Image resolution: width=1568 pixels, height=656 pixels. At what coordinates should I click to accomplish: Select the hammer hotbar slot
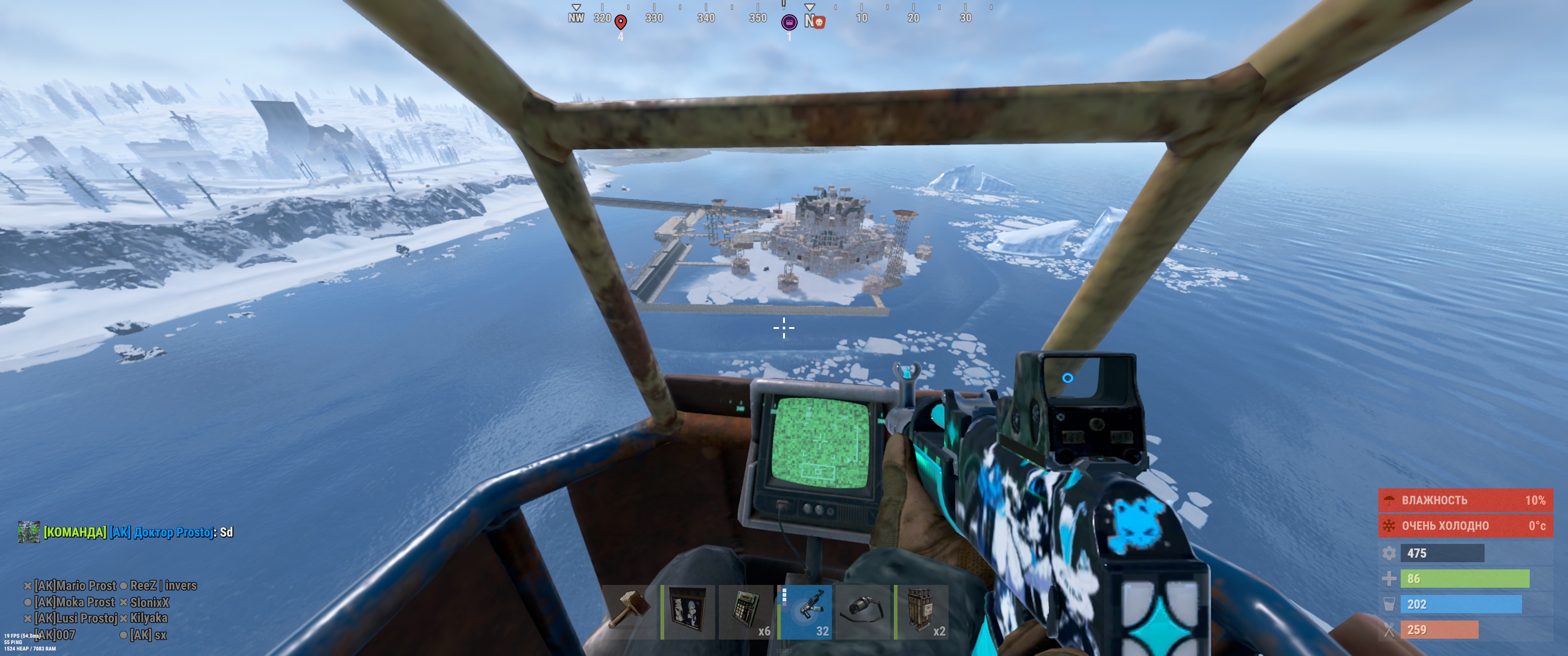(629, 611)
